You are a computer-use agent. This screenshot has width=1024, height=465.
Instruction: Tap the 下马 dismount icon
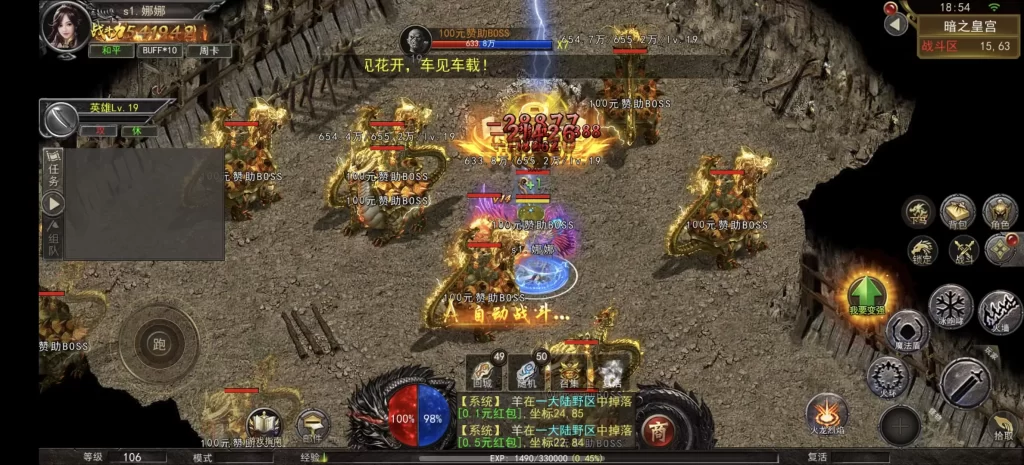[918, 212]
